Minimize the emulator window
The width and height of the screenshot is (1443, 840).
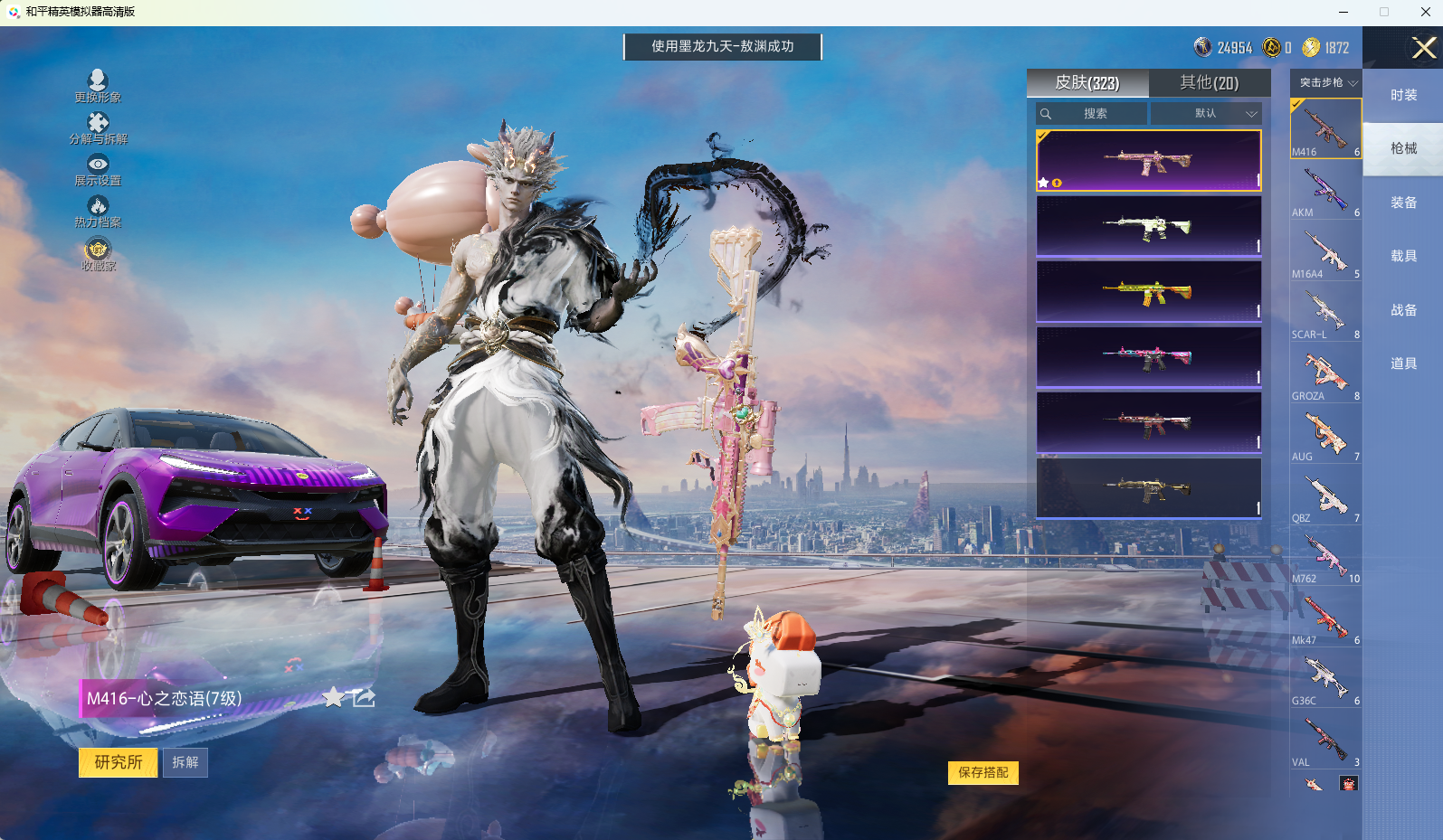[x=1343, y=12]
